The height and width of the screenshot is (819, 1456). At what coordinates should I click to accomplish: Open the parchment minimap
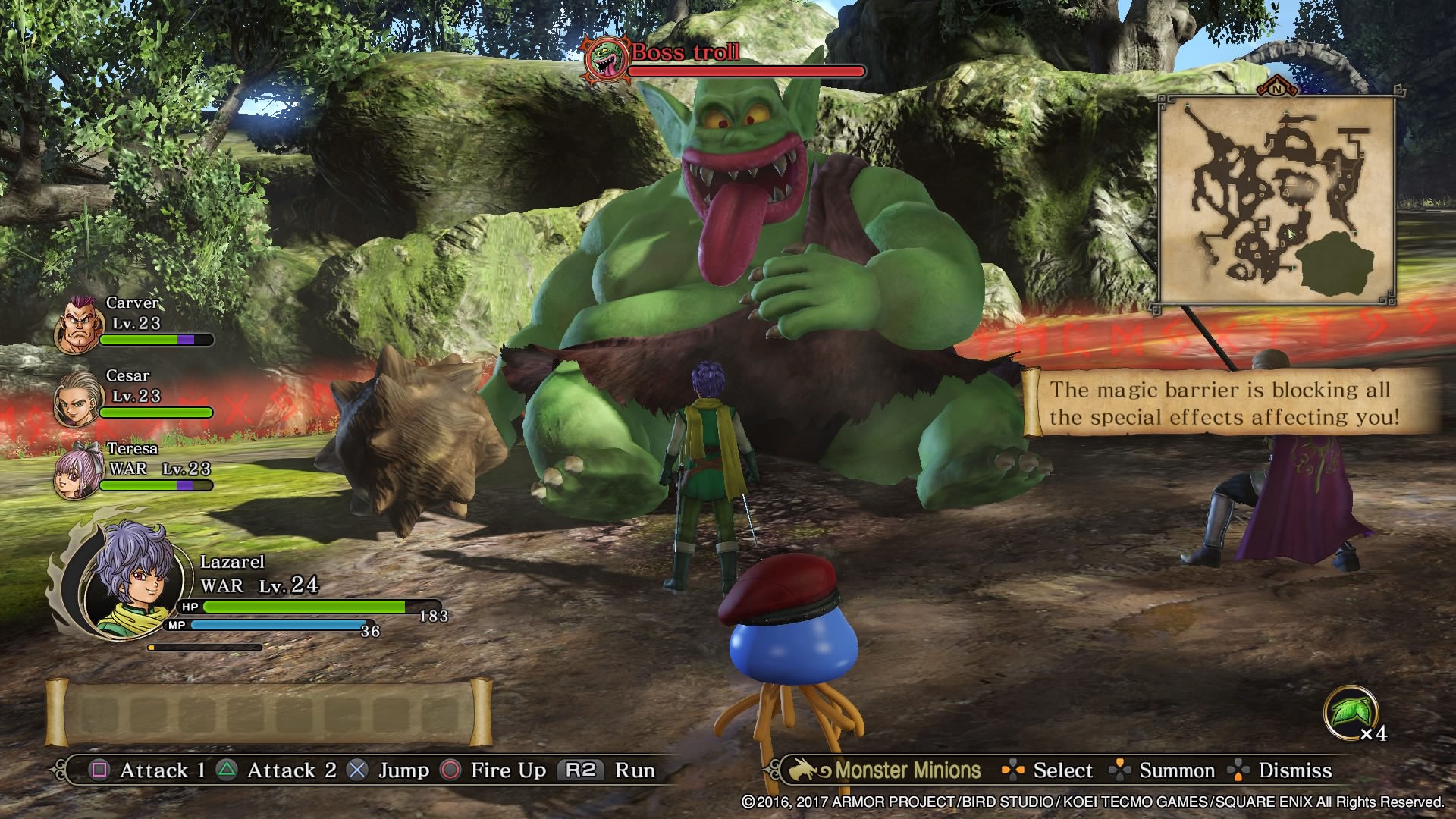pos(1277,200)
